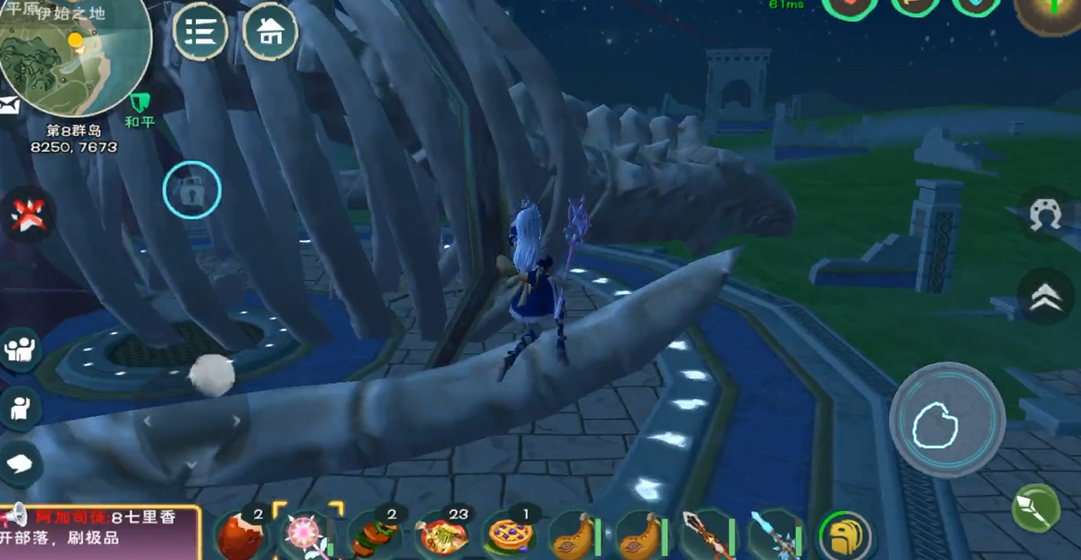1081x560 pixels.
Task: Tap the large circular attack button
Action: [947, 422]
